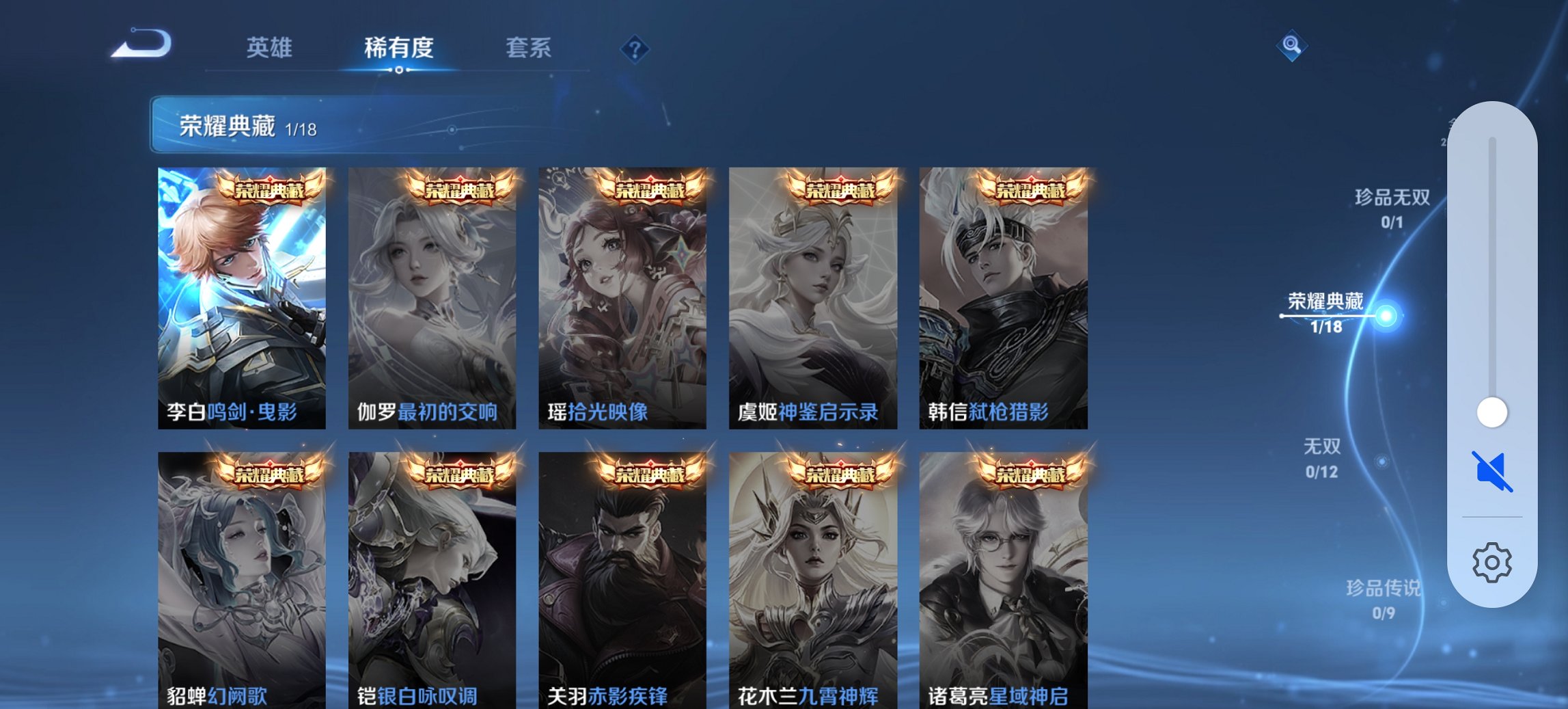Image resolution: width=1568 pixels, height=709 pixels.
Task: Open help via the question mark icon
Action: (635, 48)
